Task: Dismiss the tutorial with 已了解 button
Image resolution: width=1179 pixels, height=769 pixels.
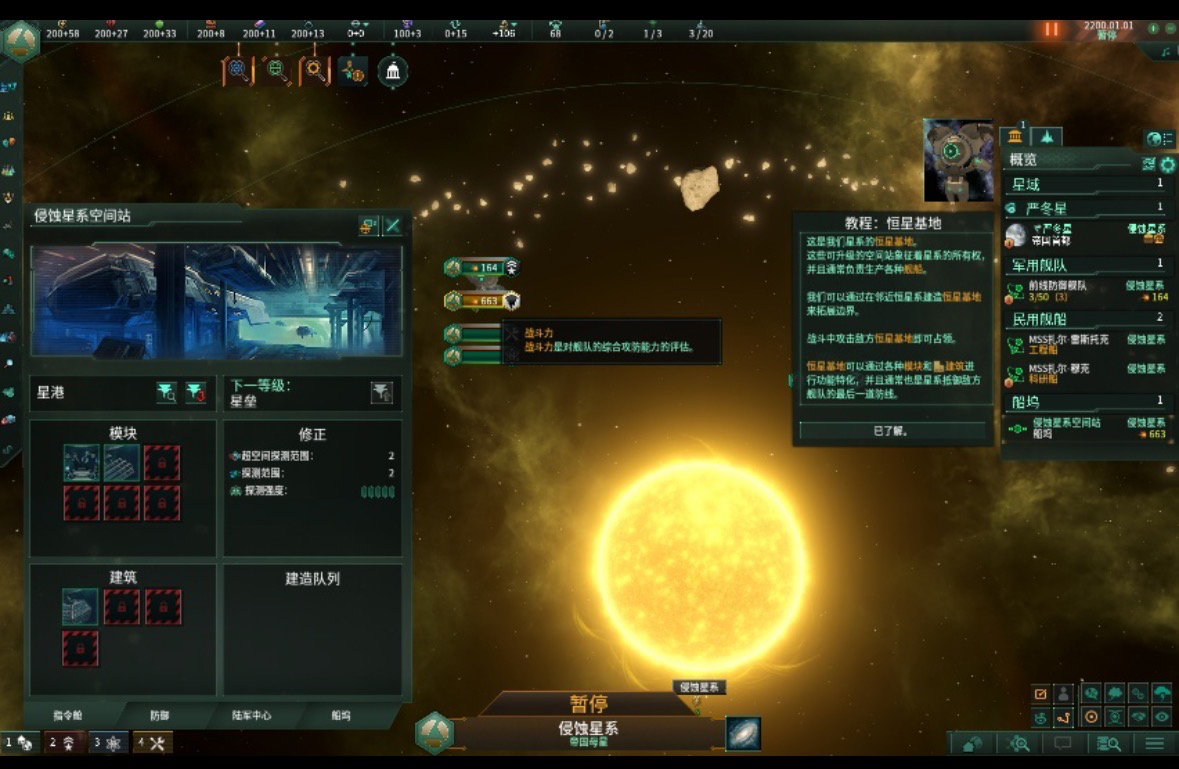Action: 892,431
